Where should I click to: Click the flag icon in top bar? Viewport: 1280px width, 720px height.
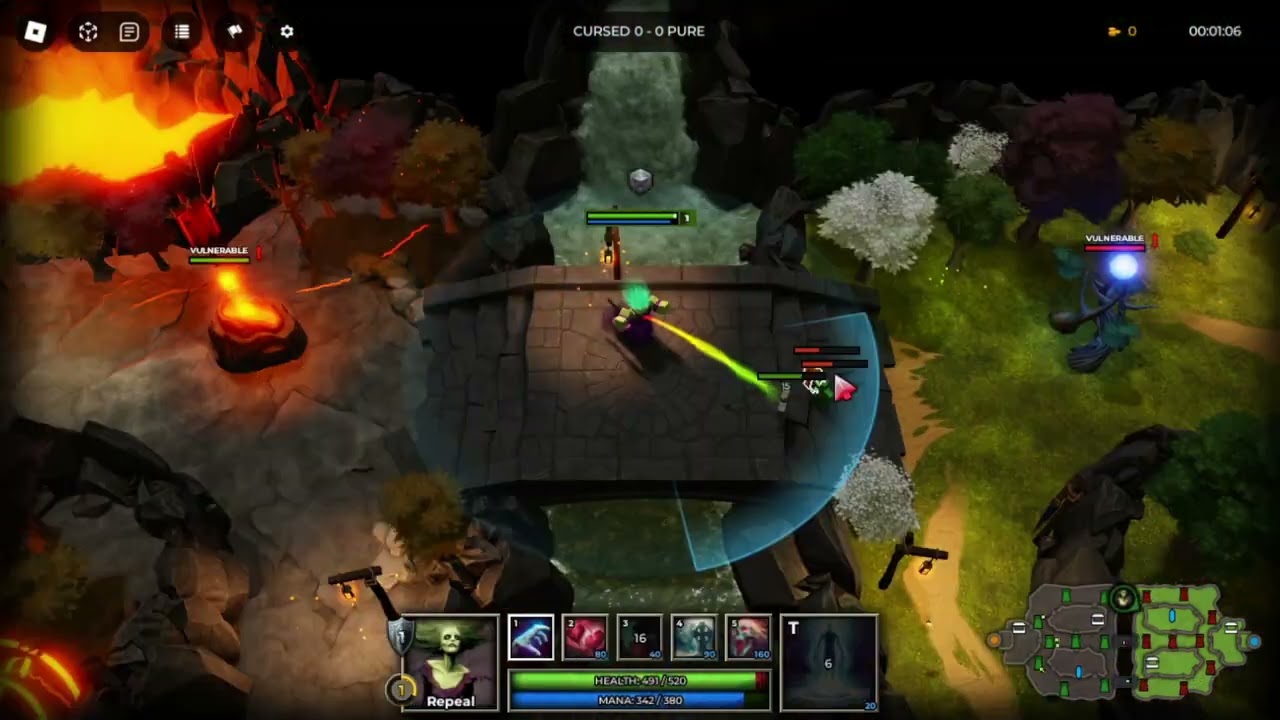[235, 32]
